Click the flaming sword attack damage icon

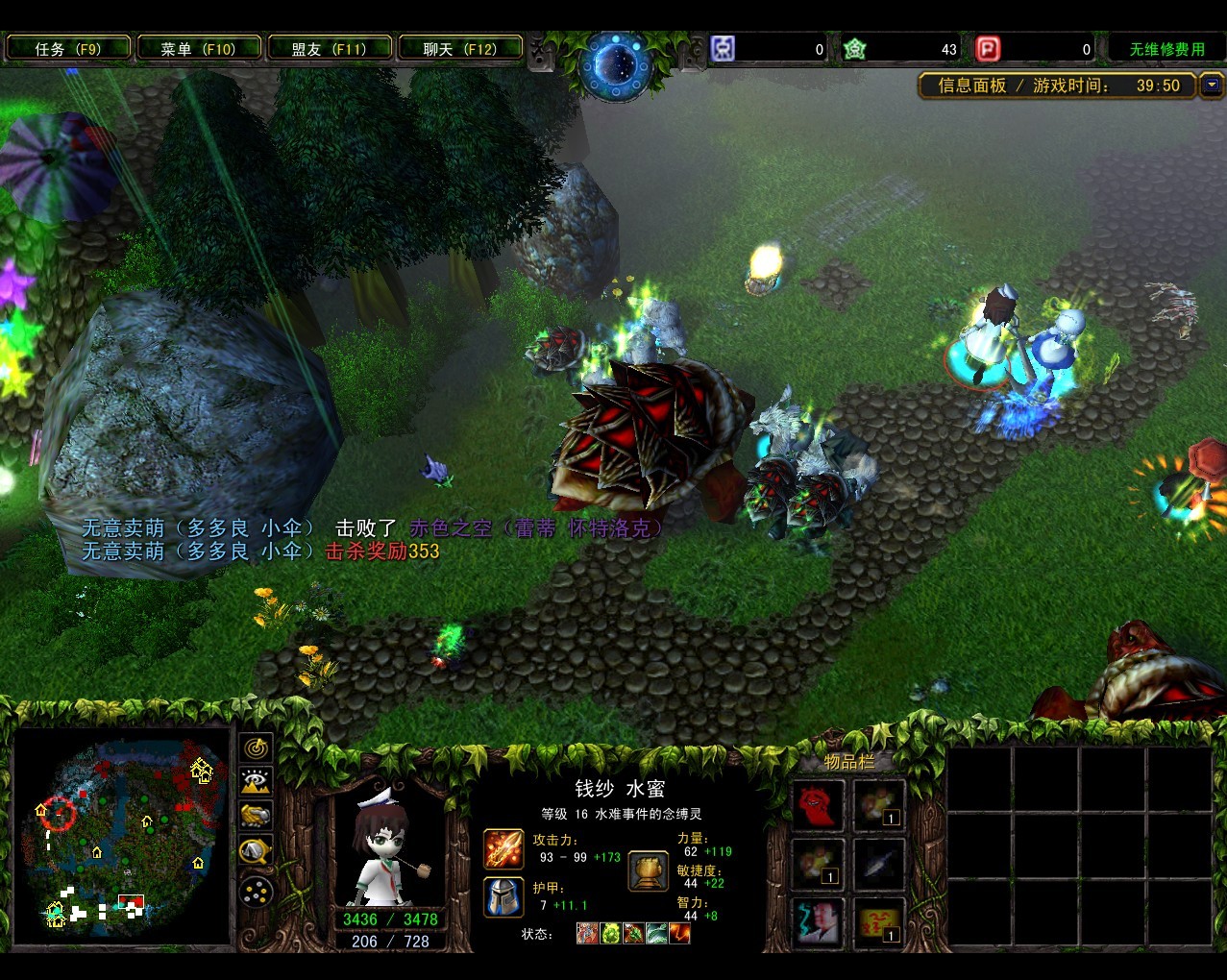[503, 849]
